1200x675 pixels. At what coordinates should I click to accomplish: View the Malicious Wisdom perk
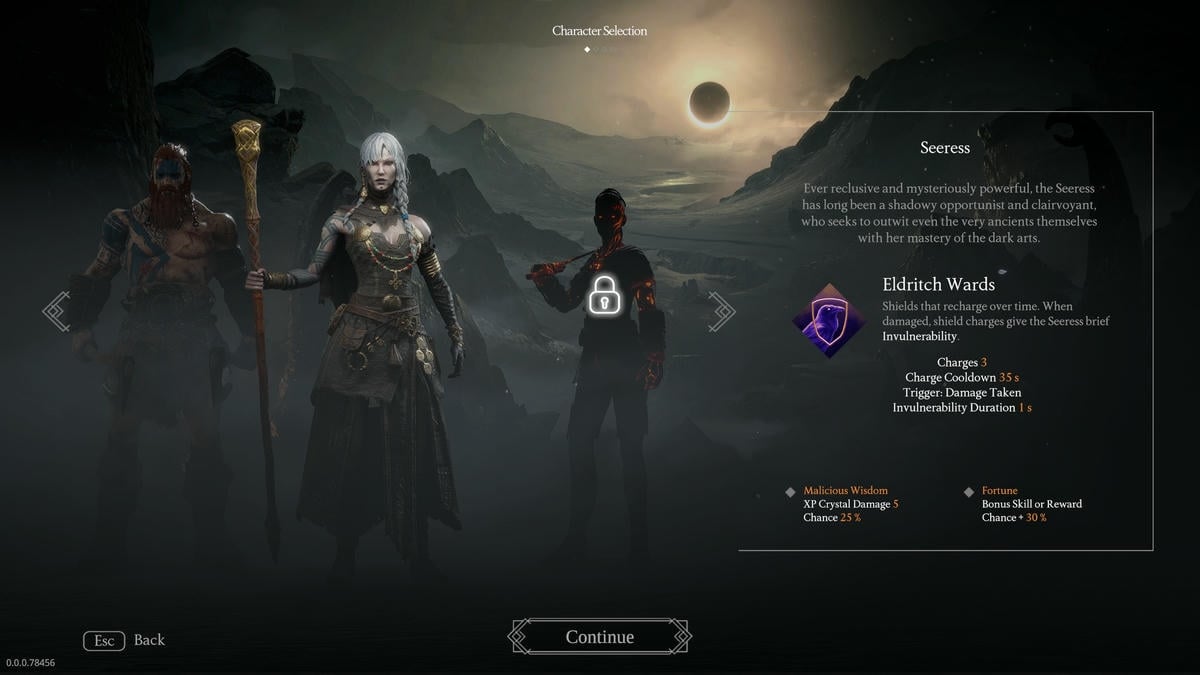tap(845, 491)
